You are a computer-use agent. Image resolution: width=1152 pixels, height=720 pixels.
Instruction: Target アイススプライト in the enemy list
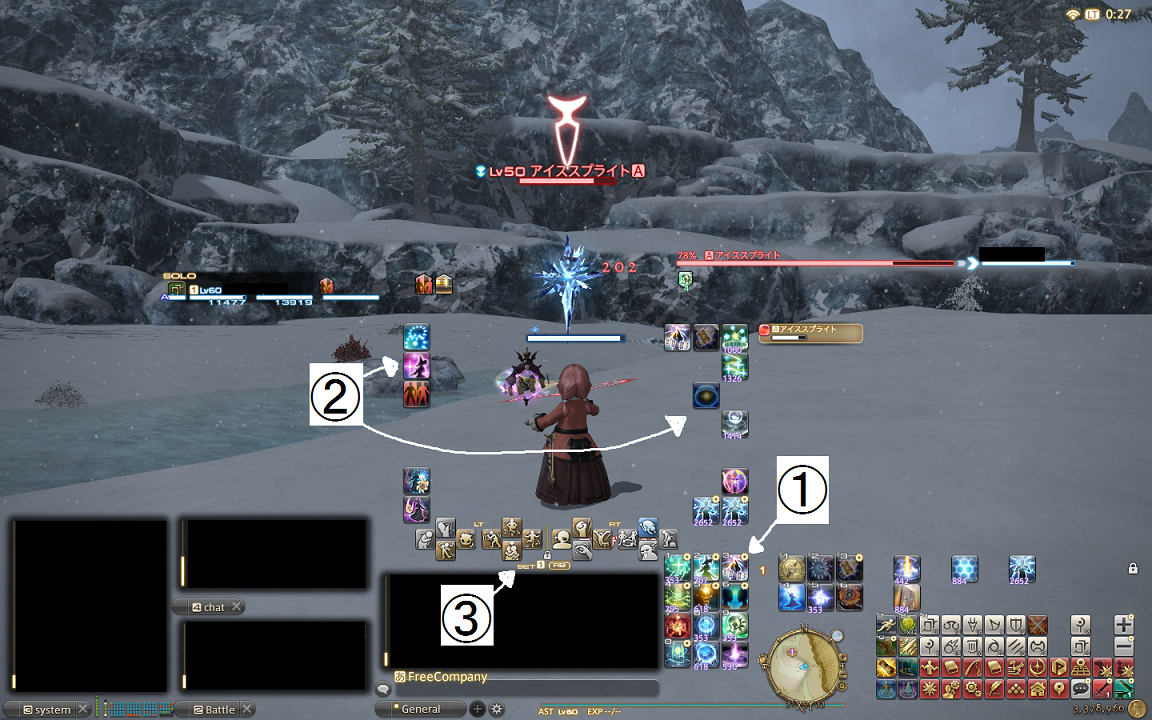[x=810, y=333]
